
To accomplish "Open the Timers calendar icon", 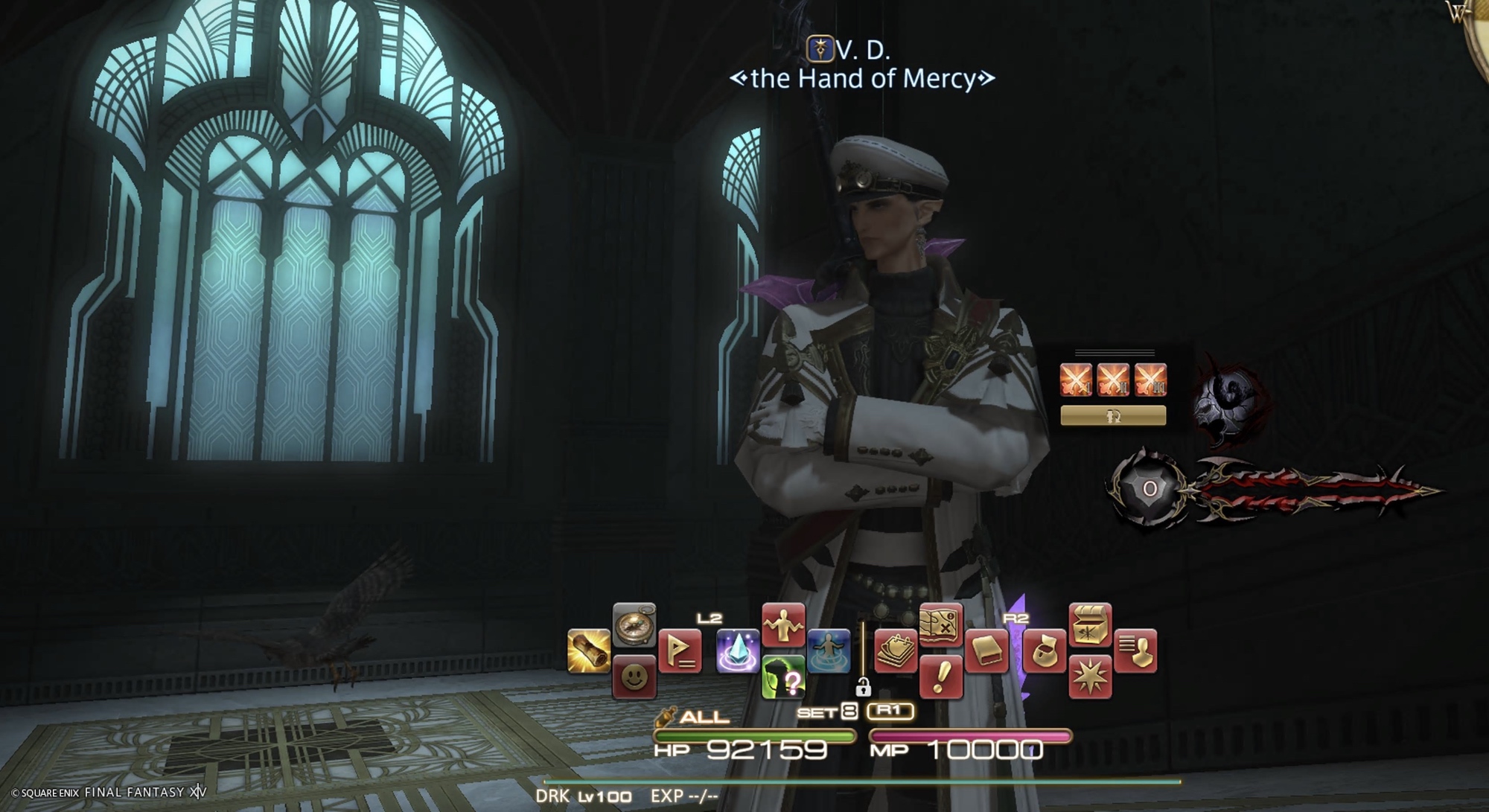I will [896, 651].
